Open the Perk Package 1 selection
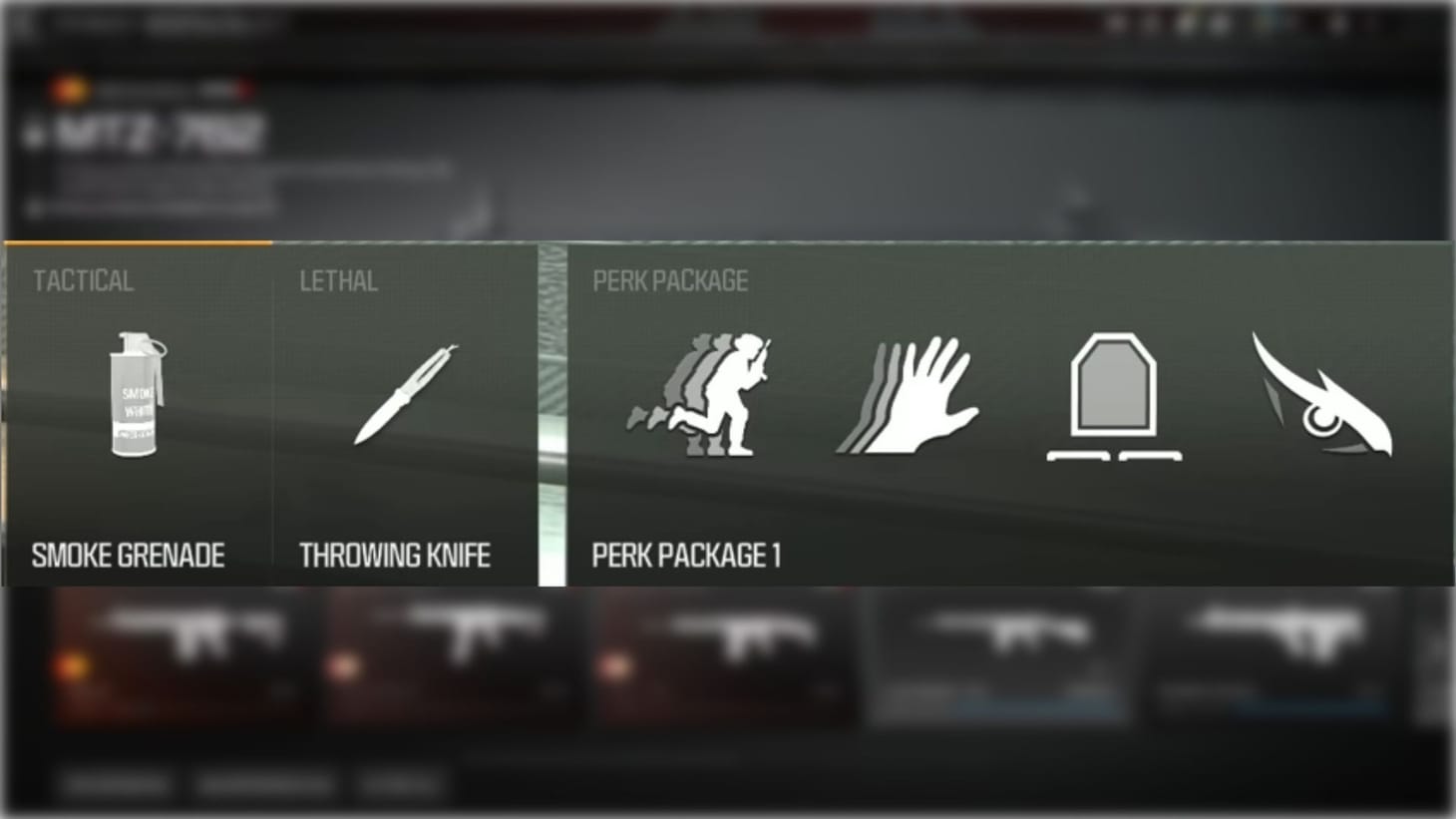The height and width of the screenshot is (819, 1456). (688, 555)
